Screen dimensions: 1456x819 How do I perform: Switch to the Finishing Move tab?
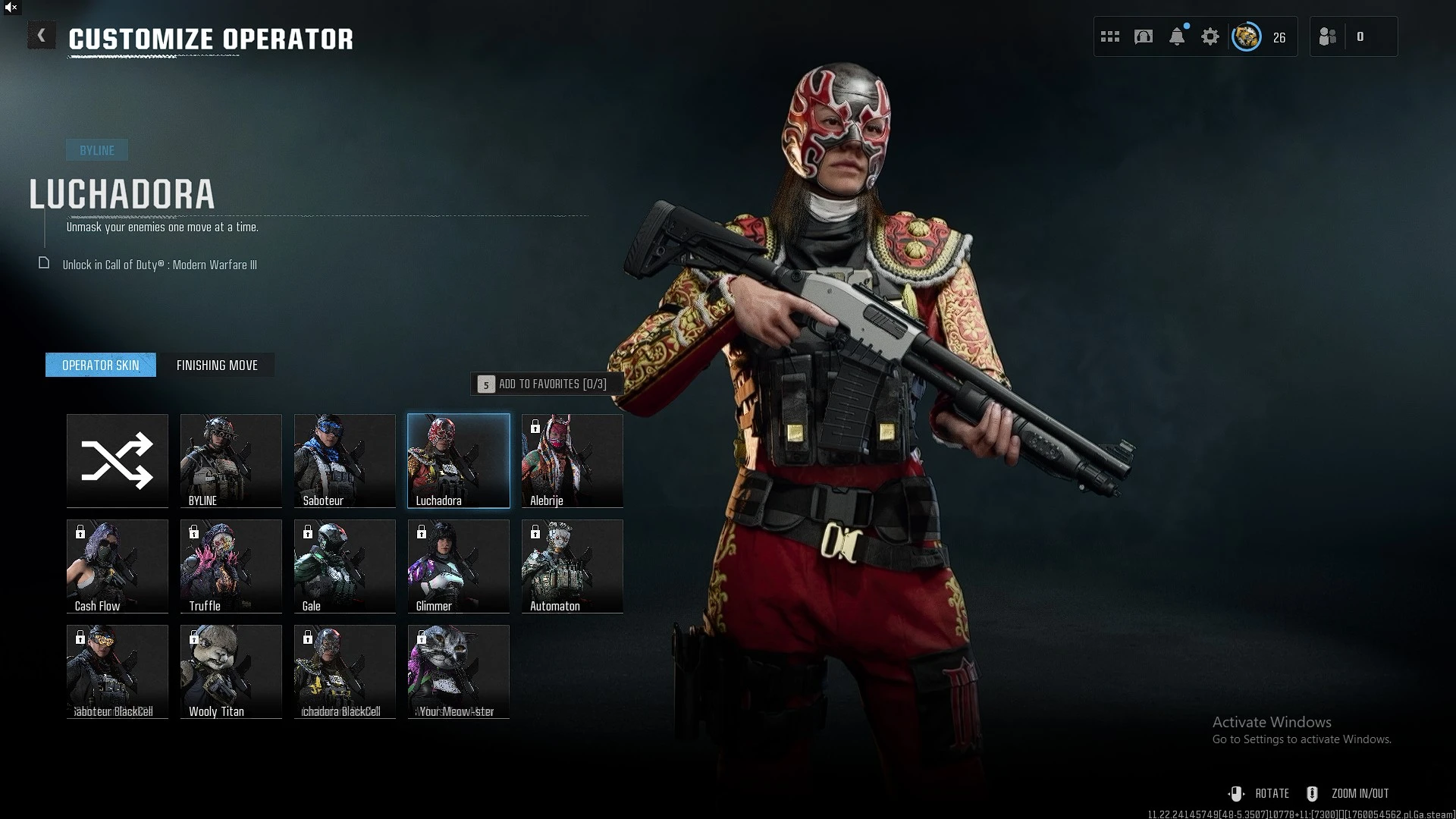pos(217,366)
